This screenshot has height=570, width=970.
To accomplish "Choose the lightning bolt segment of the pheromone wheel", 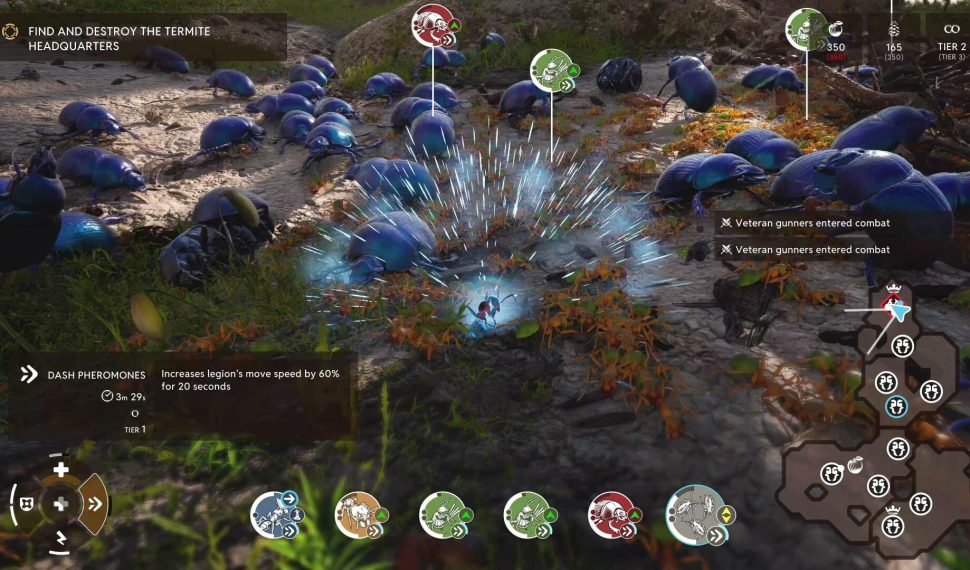I will click(61, 540).
